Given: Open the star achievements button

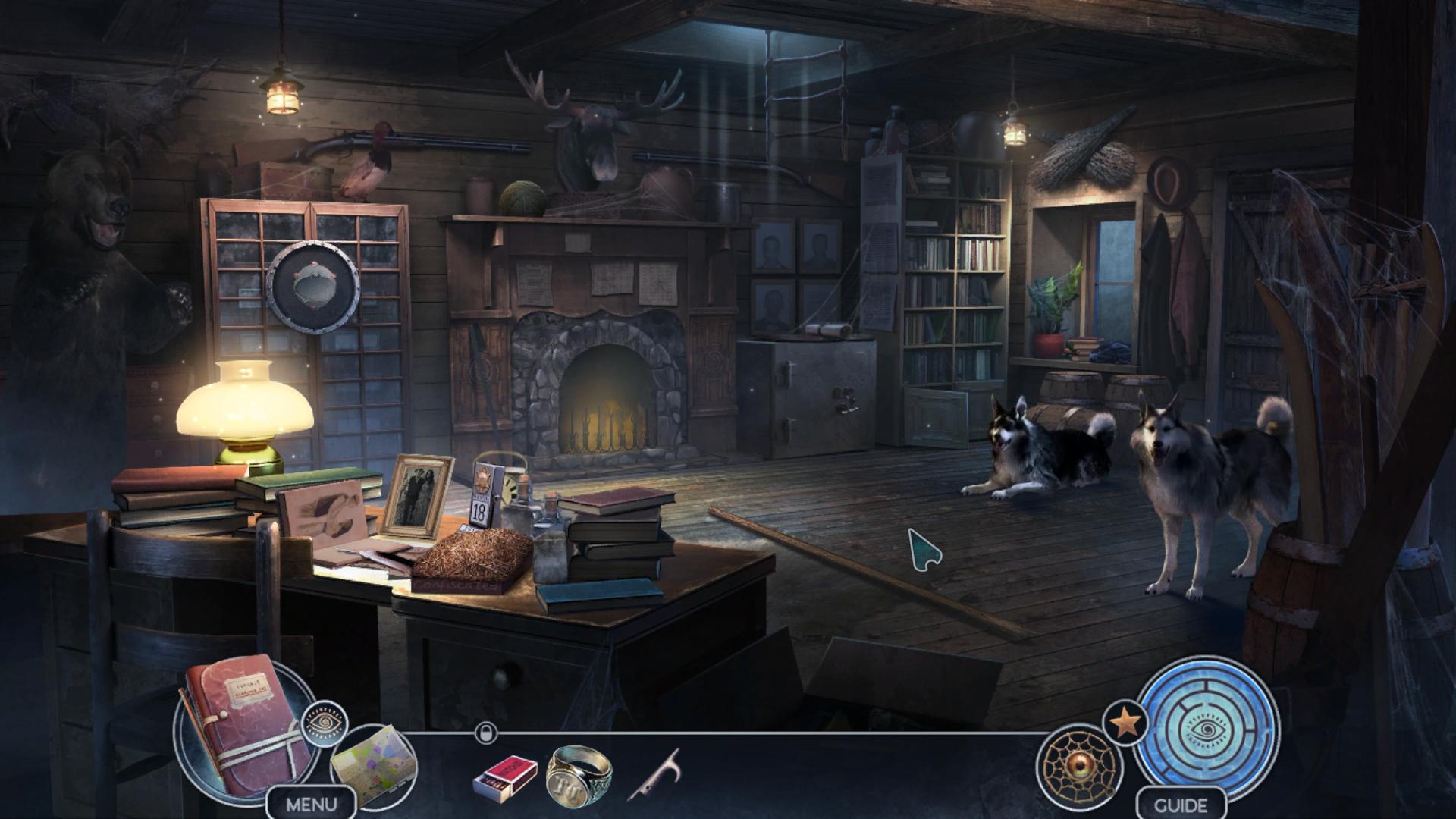Looking at the screenshot, I should (x=1126, y=723).
